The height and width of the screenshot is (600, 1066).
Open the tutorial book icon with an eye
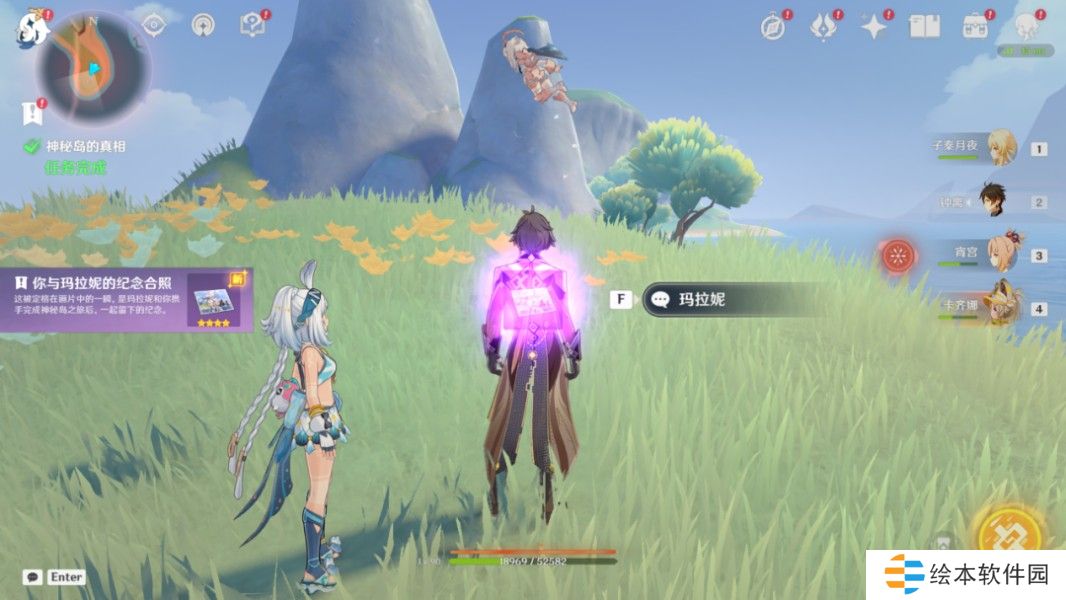[252, 26]
